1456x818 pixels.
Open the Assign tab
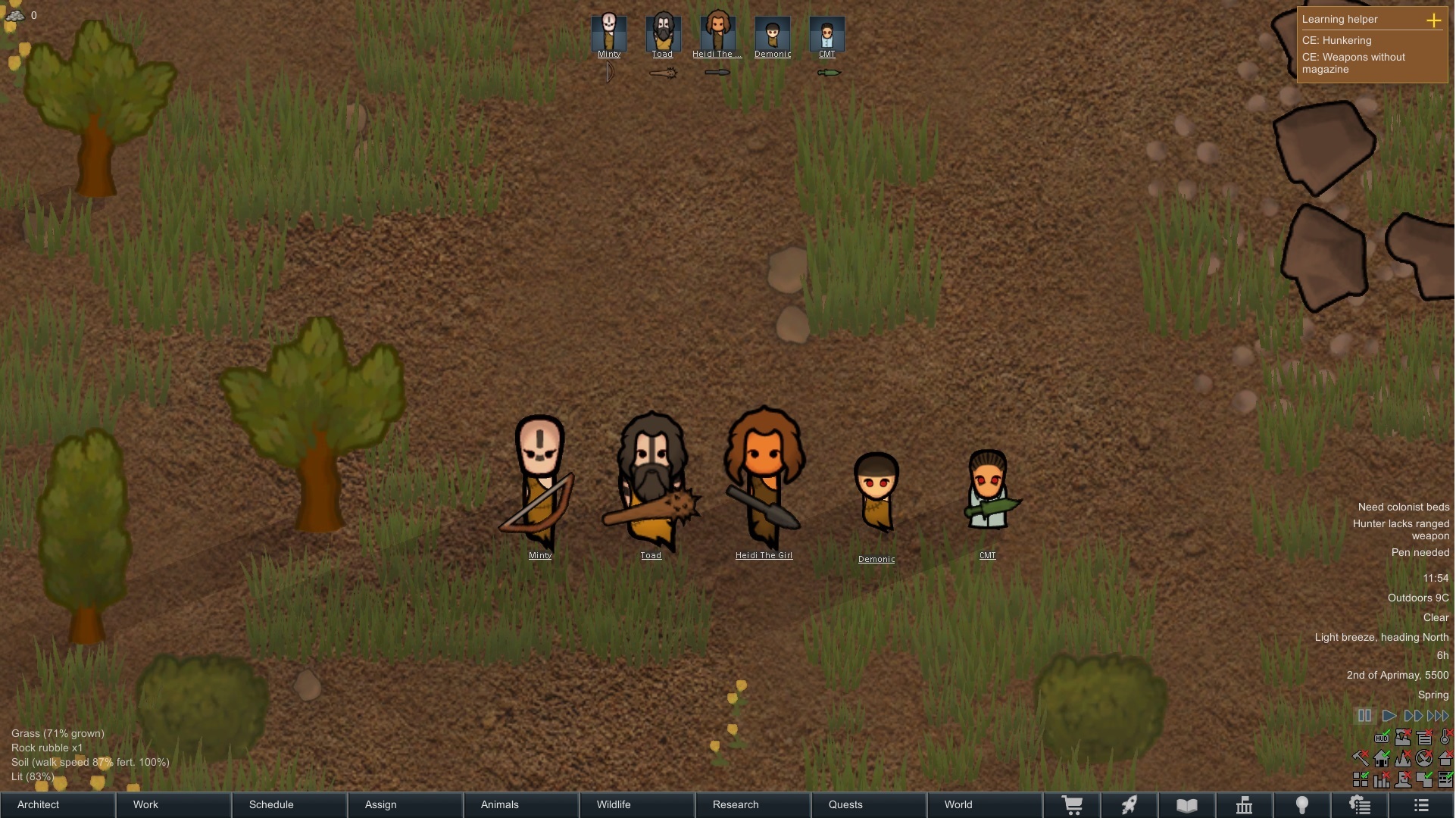coord(380,804)
